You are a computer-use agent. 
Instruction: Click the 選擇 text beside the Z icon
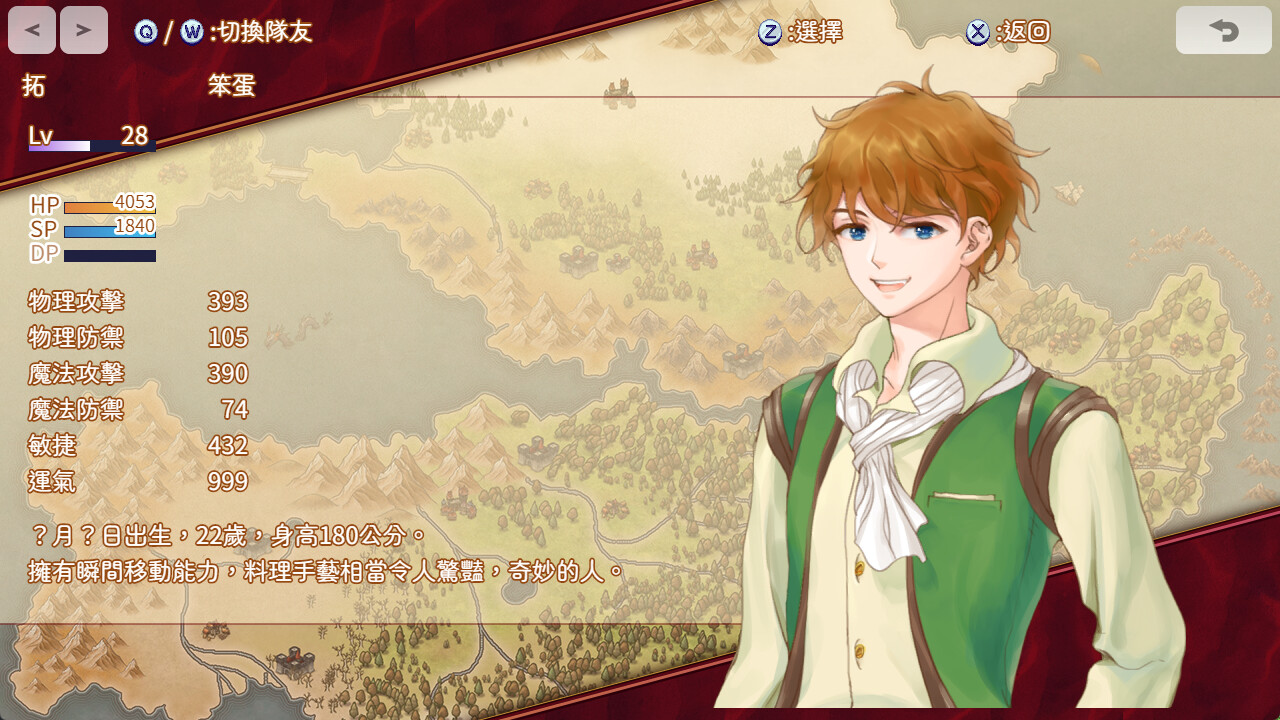pos(820,32)
